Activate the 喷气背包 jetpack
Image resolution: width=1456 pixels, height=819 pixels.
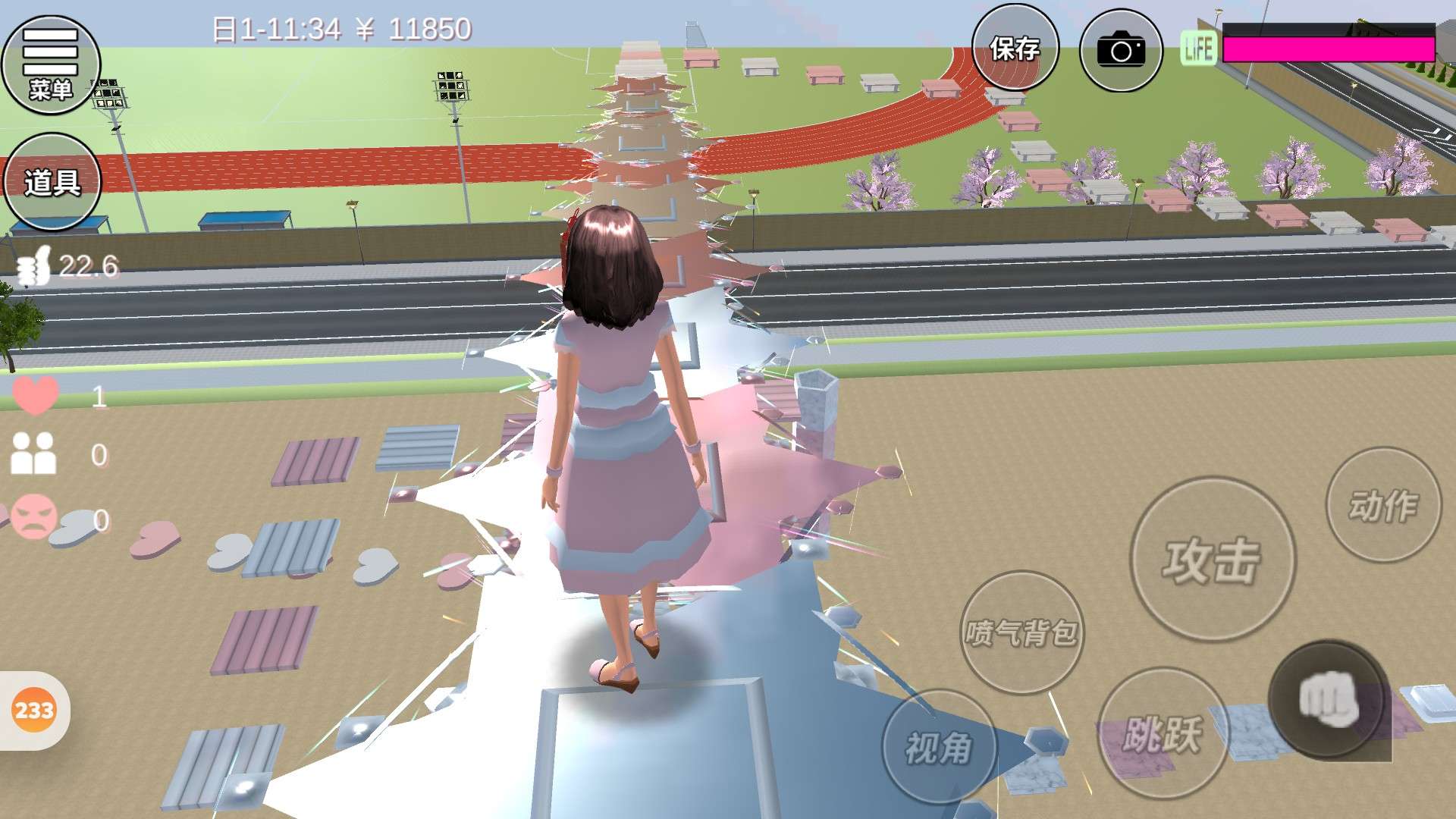pos(1021,632)
